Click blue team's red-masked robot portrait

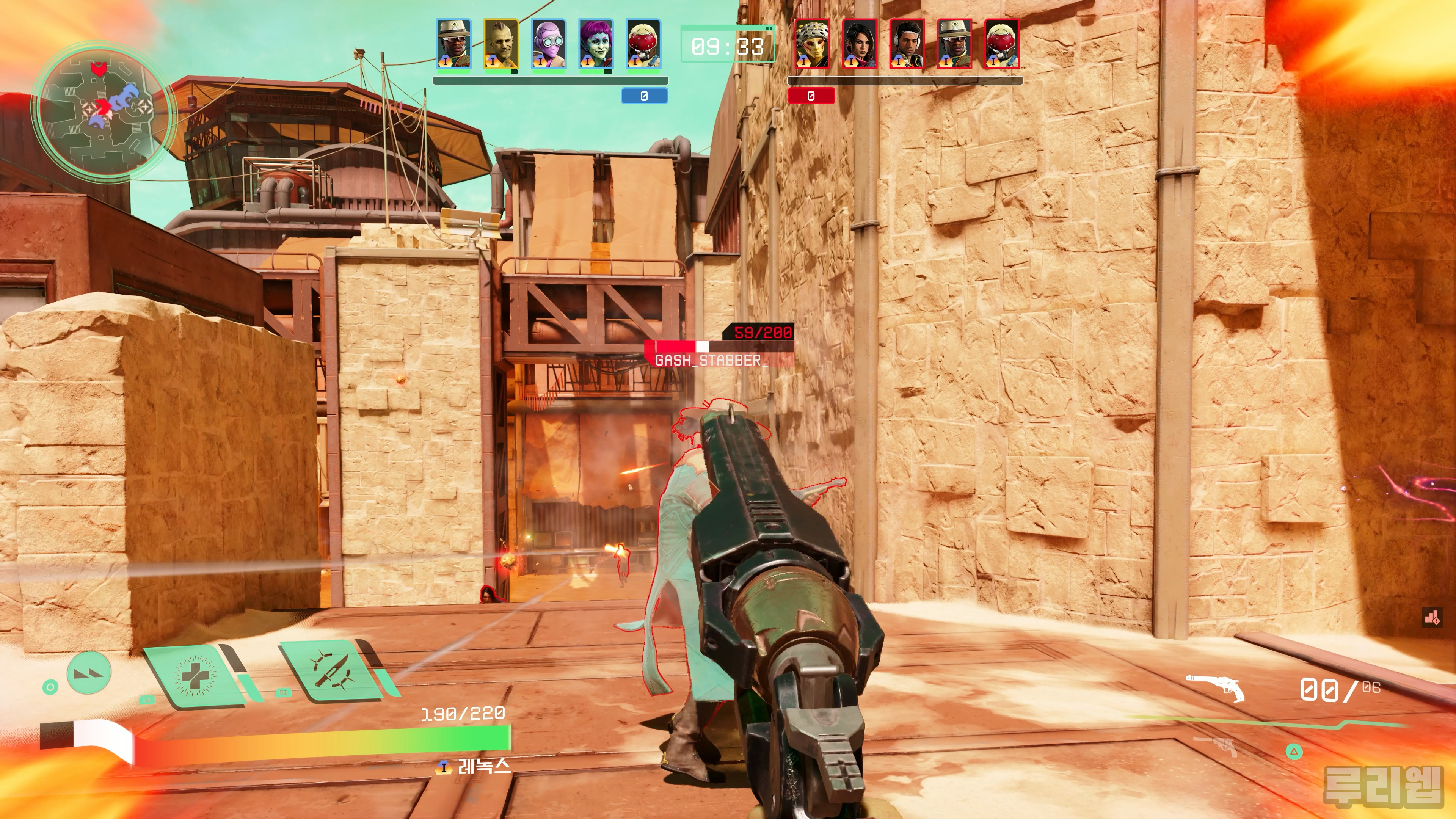(x=643, y=44)
